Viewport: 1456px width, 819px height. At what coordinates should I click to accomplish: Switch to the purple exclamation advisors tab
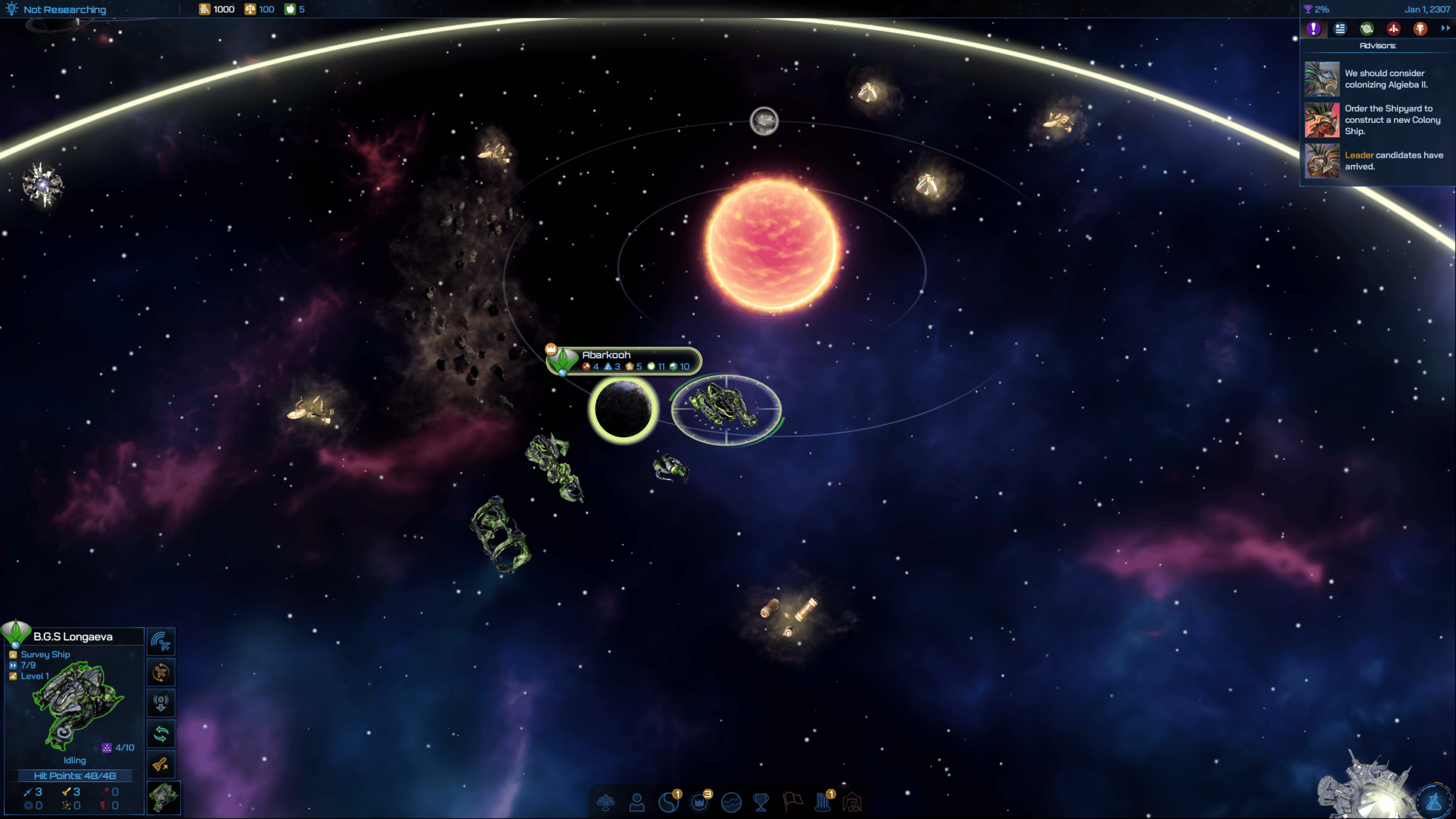tap(1313, 29)
